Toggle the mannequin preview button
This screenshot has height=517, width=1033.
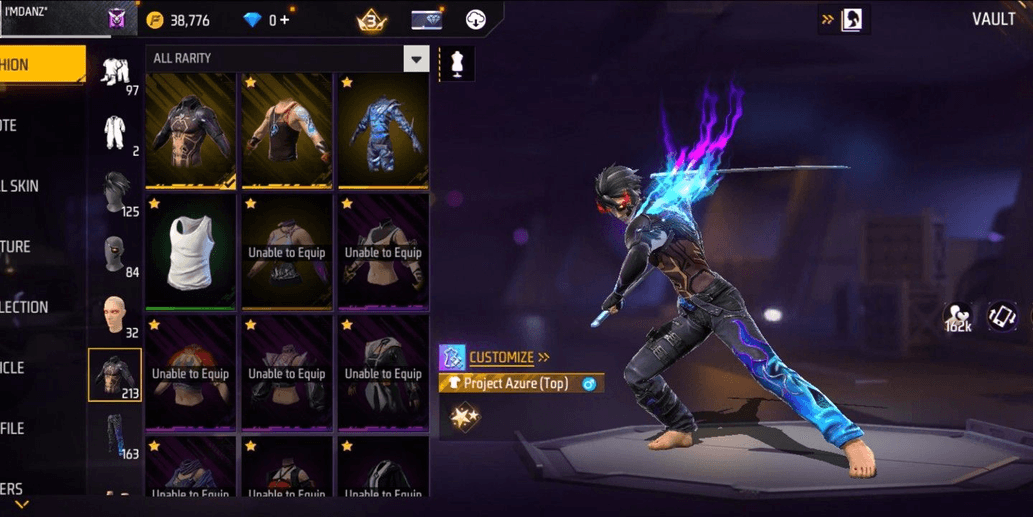click(457, 63)
